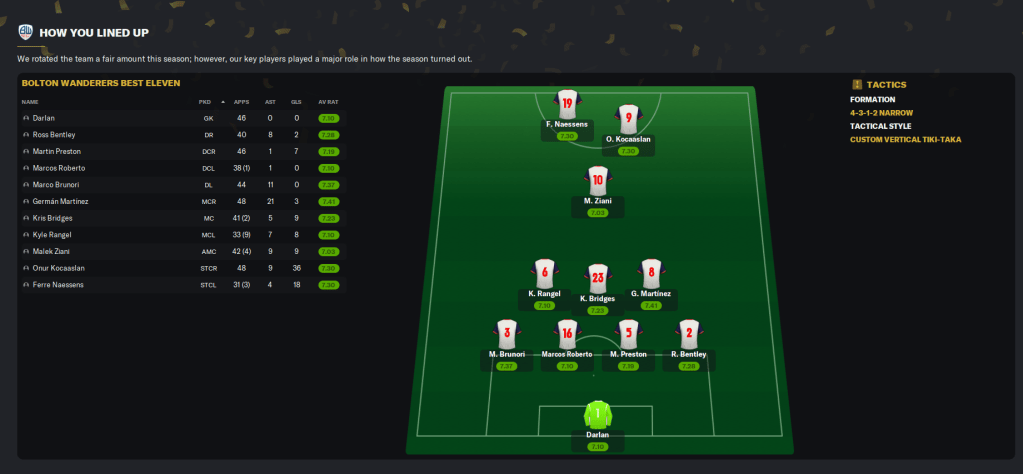
Task: Click the number 10 shirt for M. Ziani
Action: (597, 182)
